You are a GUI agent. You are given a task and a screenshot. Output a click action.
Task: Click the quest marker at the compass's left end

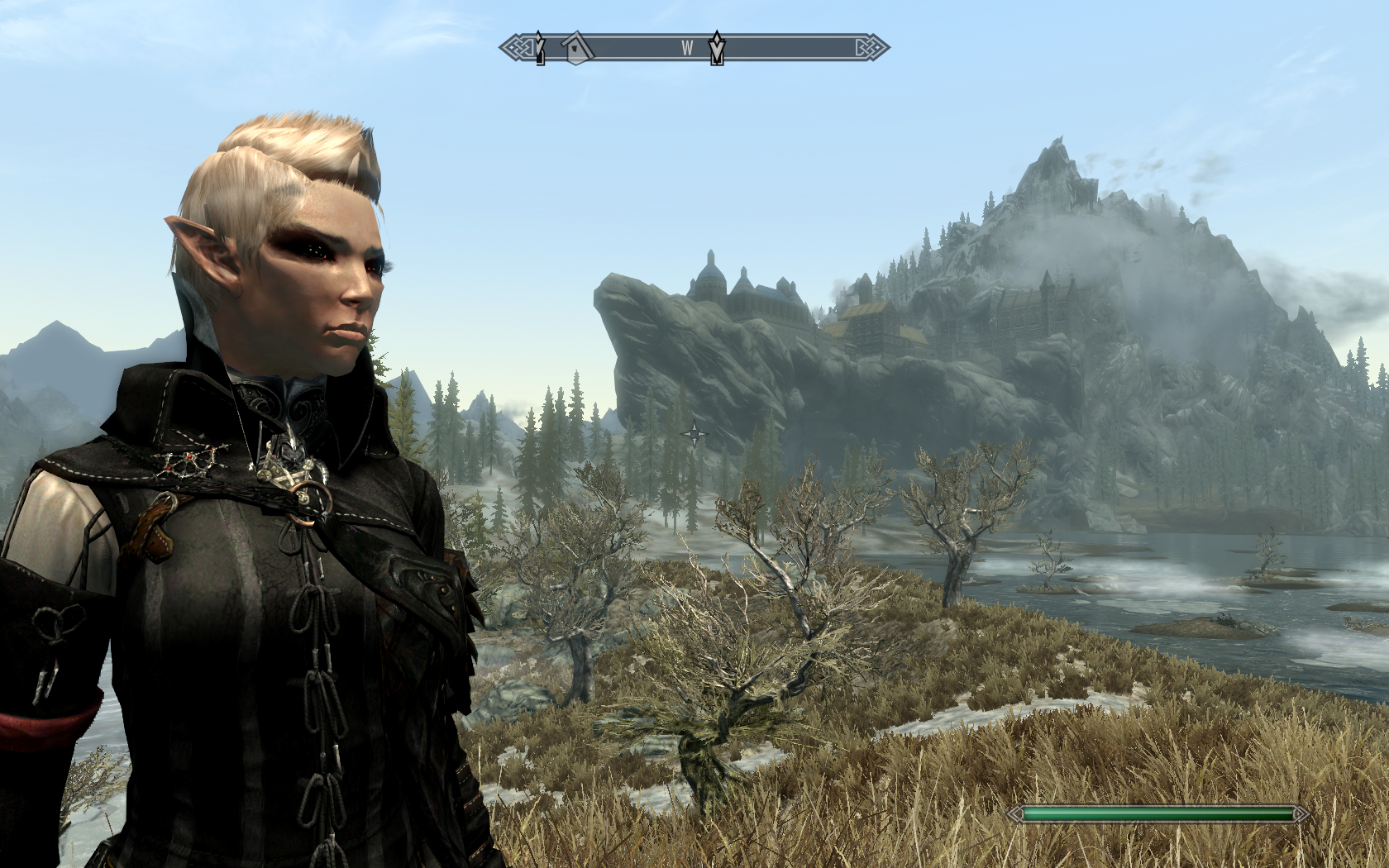pyautogui.click(x=540, y=48)
